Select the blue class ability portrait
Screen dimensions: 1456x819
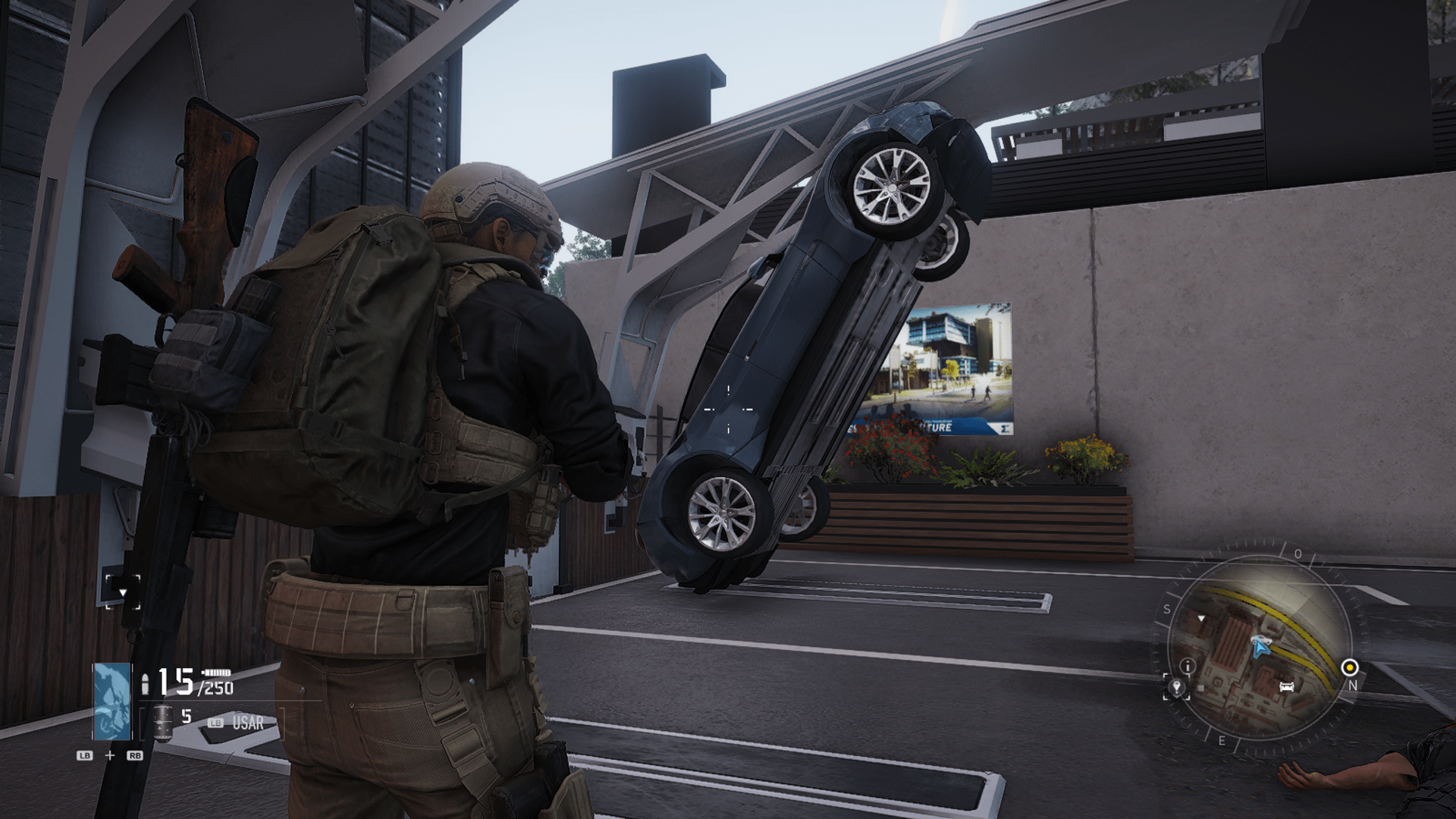coord(111,701)
